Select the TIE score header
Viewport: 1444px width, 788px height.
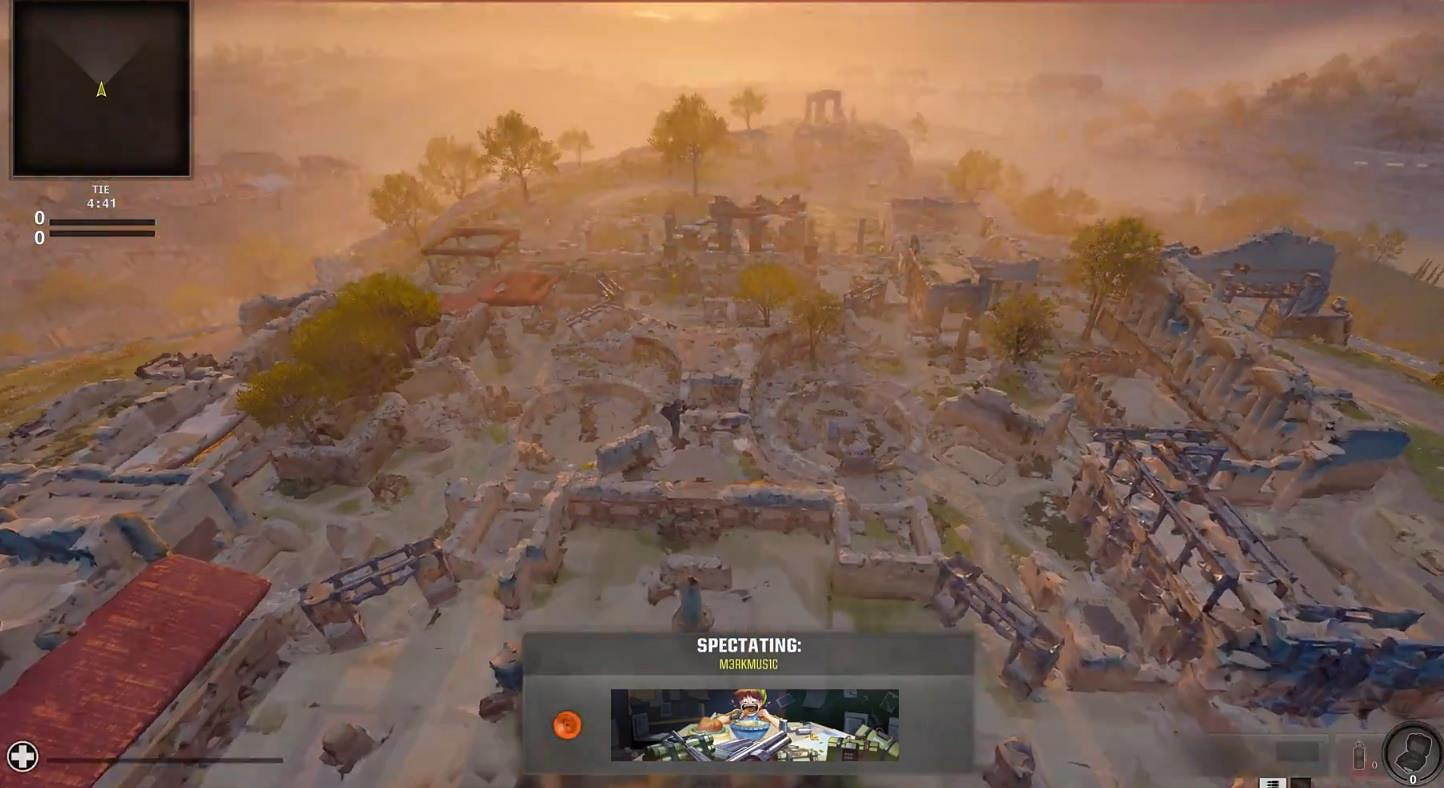[100, 188]
